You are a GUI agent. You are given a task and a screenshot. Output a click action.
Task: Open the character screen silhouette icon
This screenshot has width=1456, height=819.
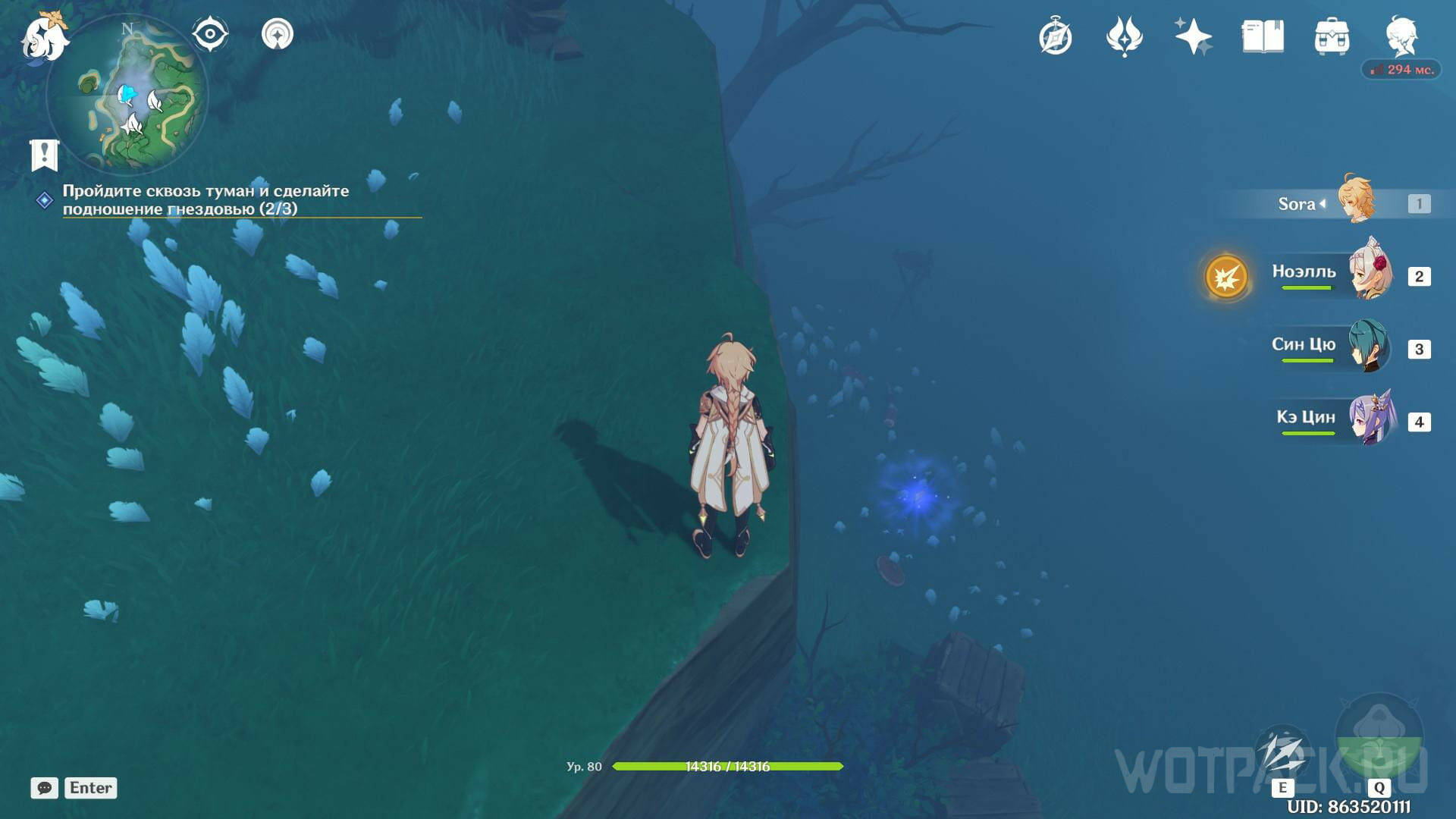pos(1401,37)
